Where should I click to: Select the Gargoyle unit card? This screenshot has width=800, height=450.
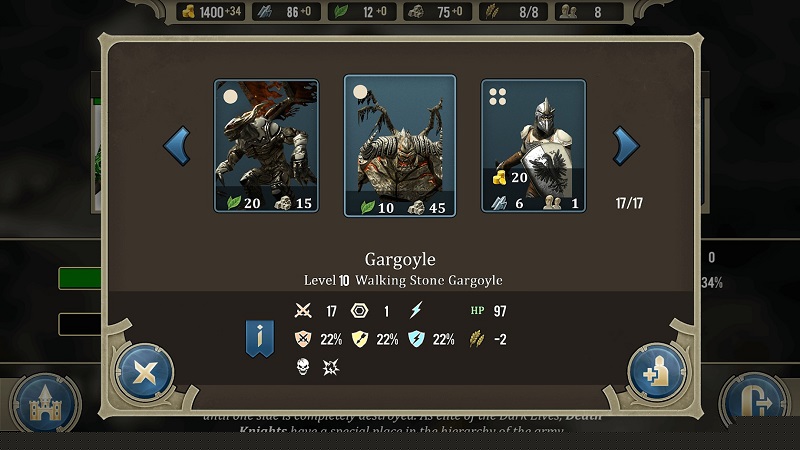266,146
